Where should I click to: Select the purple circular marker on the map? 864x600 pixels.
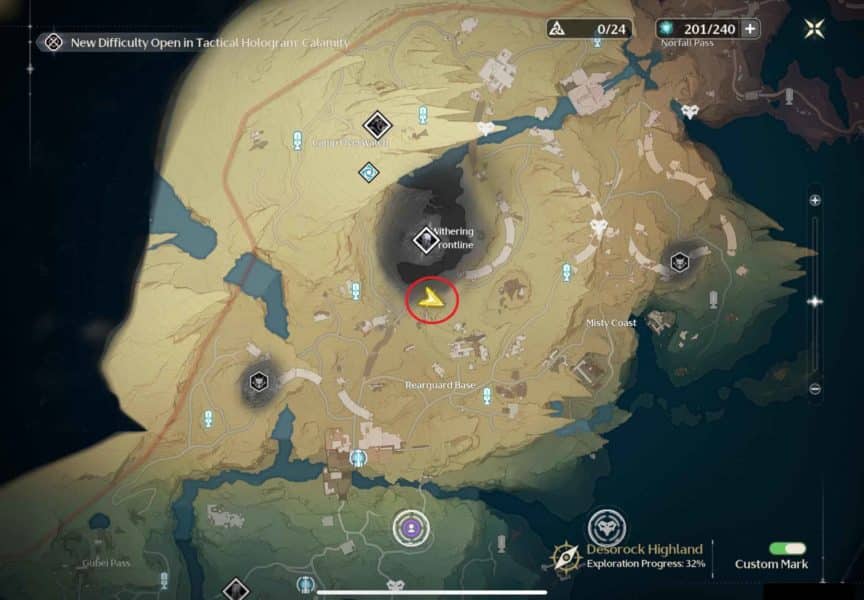[x=408, y=526]
